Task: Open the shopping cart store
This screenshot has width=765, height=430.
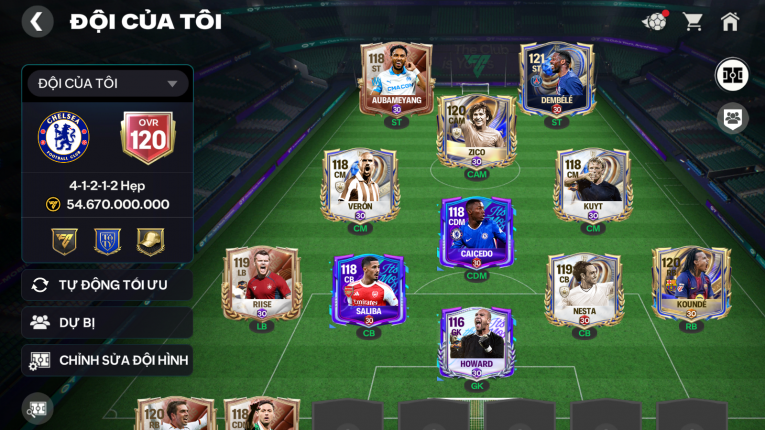Action: pos(693,21)
